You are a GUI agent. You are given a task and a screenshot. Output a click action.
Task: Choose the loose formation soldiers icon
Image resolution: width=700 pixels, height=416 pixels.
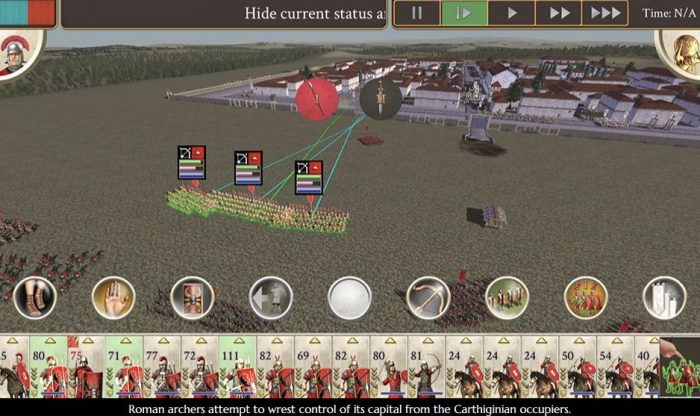pyautogui.click(x=507, y=298)
